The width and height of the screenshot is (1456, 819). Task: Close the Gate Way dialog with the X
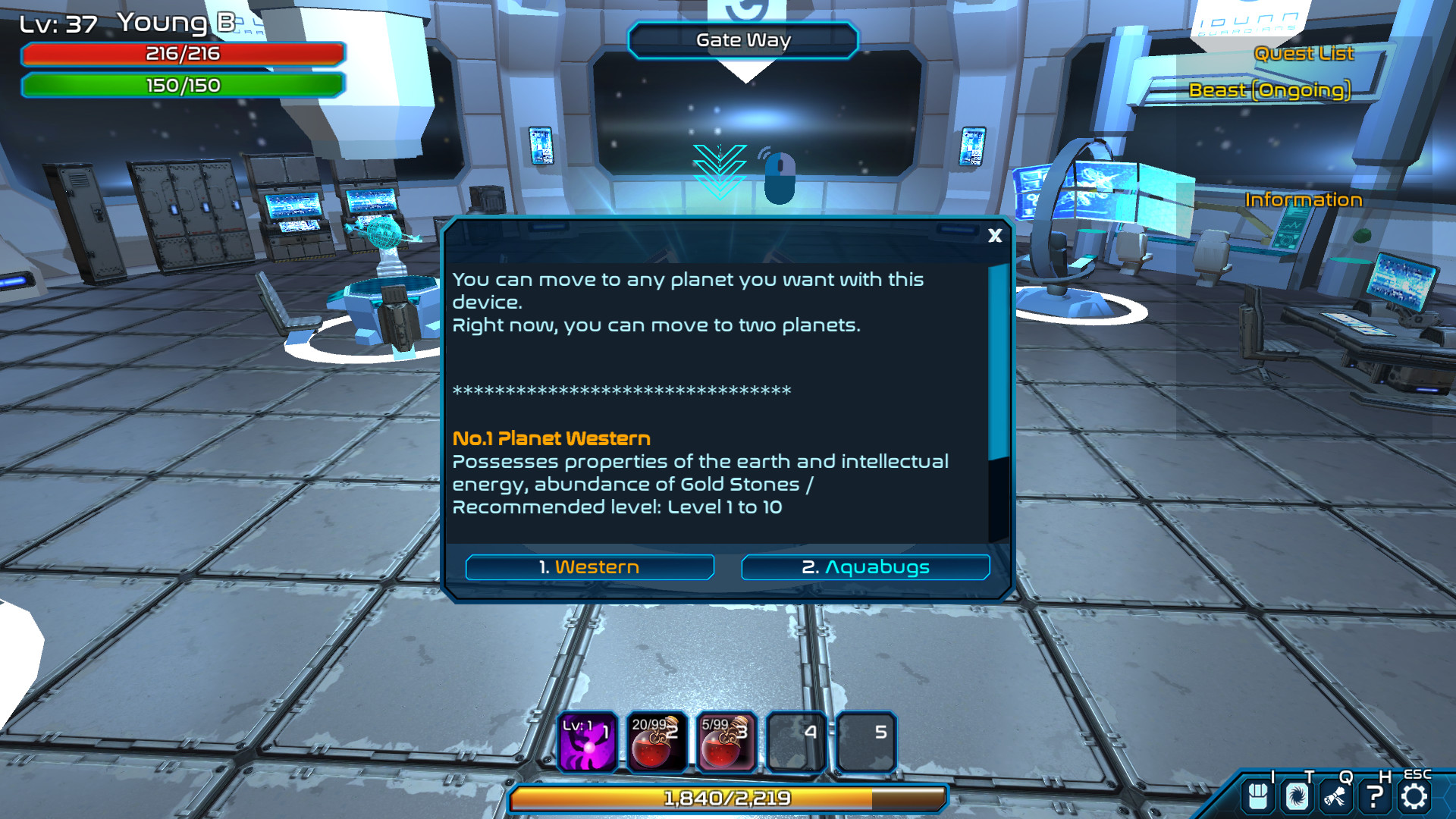(x=994, y=236)
